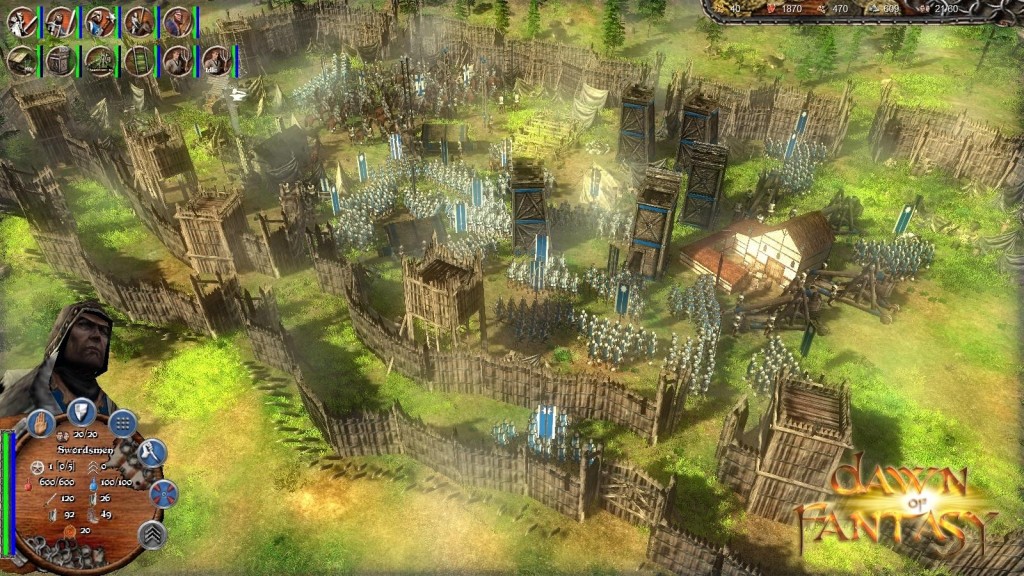Open the dotted grid formation button
This screenshot has width=1024, height=576.
point(123,422)
